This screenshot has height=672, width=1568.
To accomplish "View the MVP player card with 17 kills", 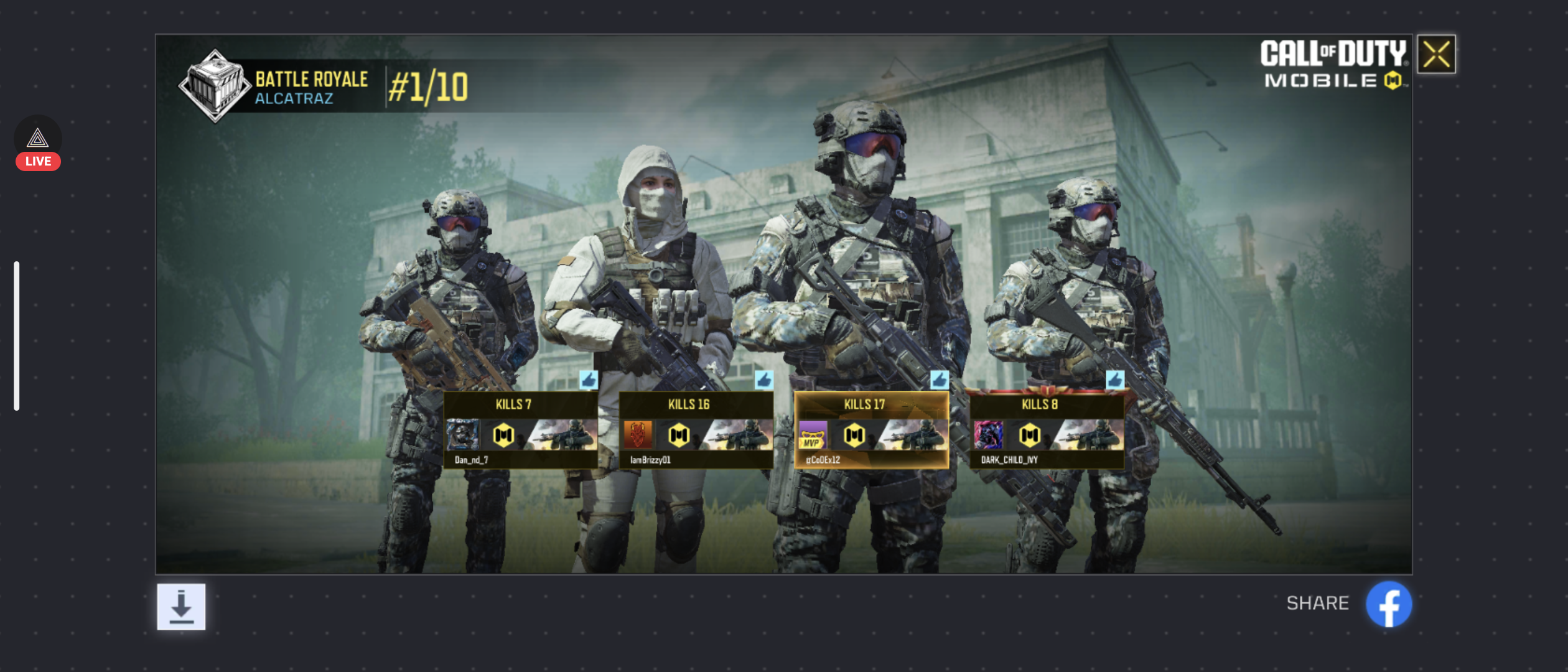I will 871,431.
